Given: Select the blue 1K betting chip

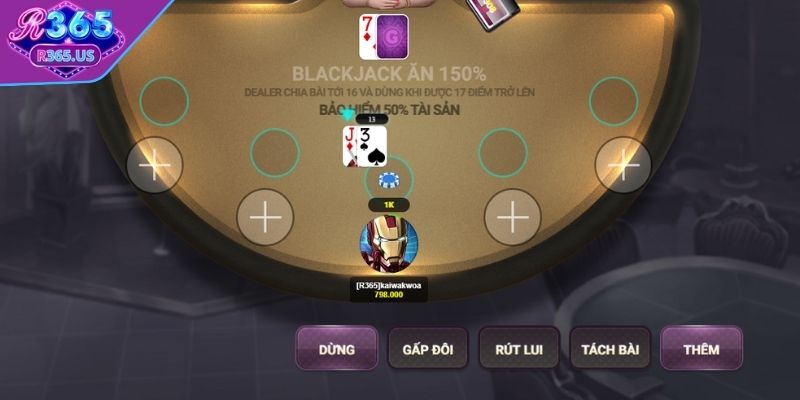Looking at the screenshot, I should pos(388,181).
